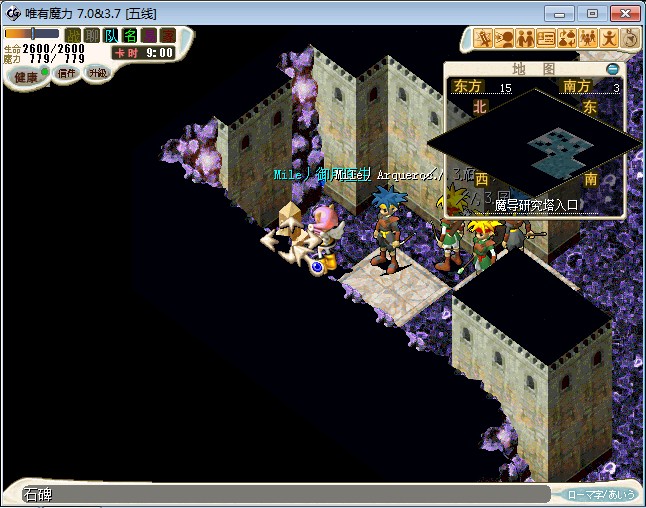Viewport: 646px width, 508px height.
Task: Open the 信件 mail button
Action: 66,73
